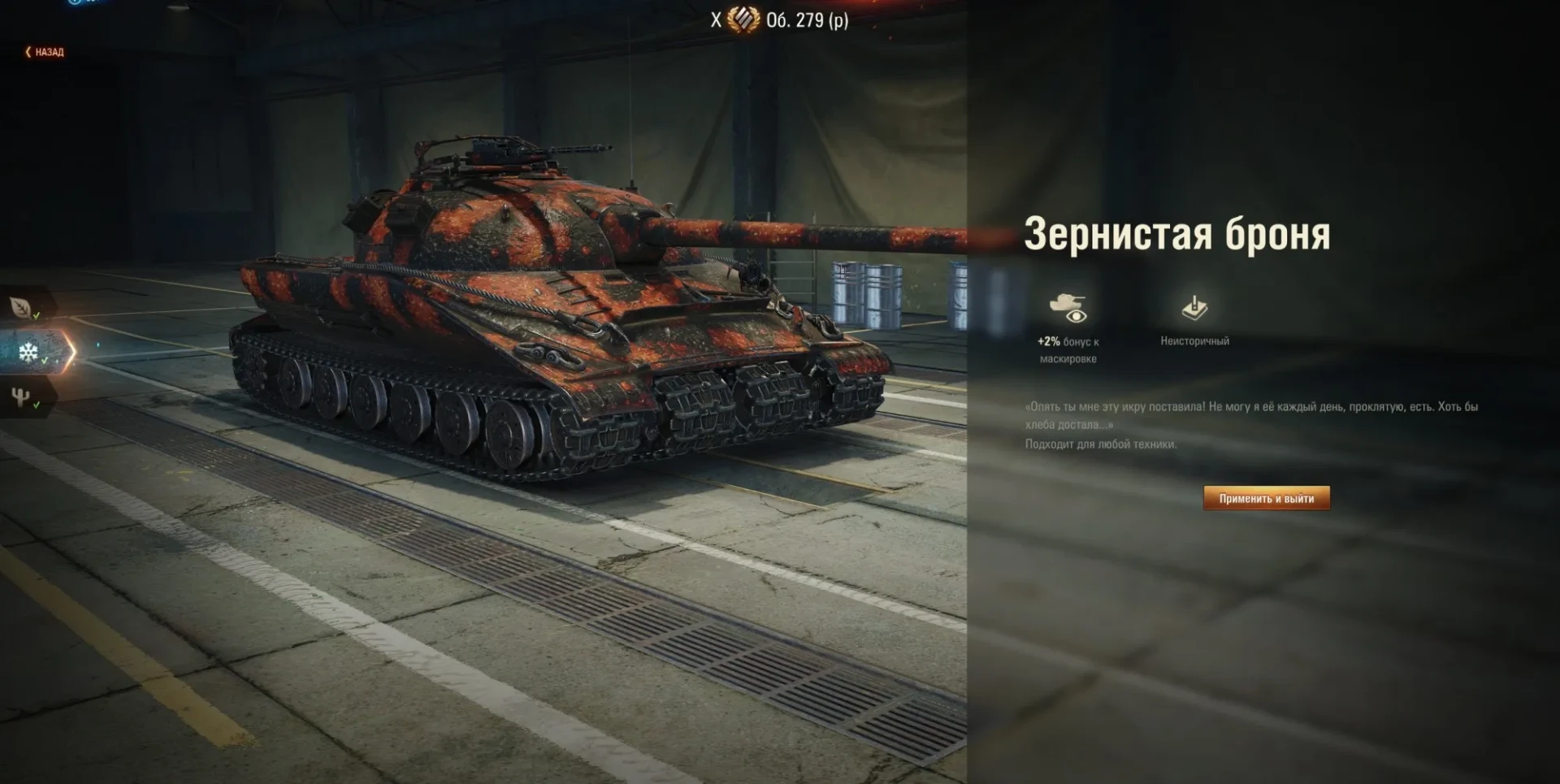Choose the desert cactus camouflage tab
Viewport: 1560px width, 784px height.
[22, 397]
